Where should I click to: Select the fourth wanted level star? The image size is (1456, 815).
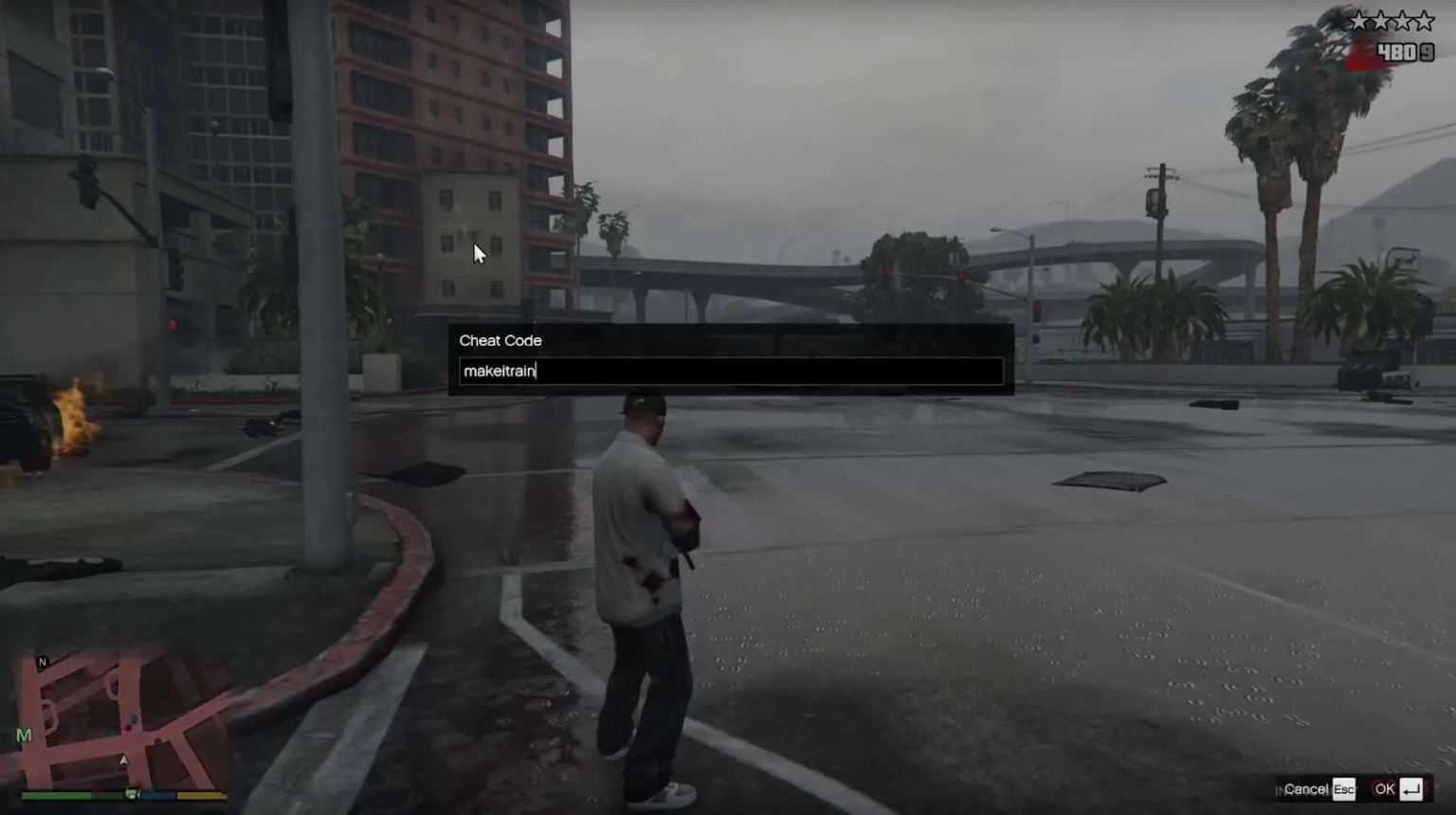pyautogui.click(x=1425, y=21)
